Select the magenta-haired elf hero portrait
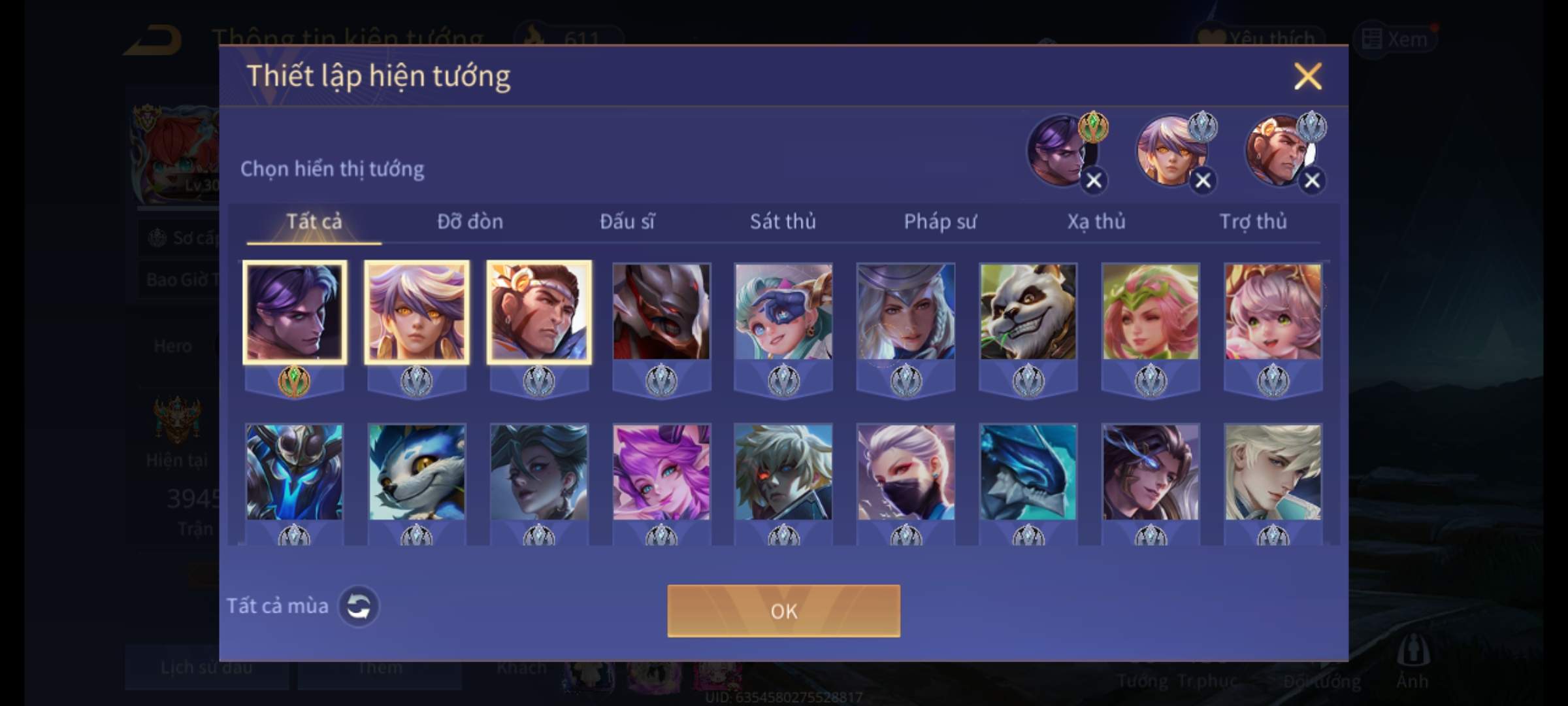This screenshot has height=706, width=1568. click(661, 472)
